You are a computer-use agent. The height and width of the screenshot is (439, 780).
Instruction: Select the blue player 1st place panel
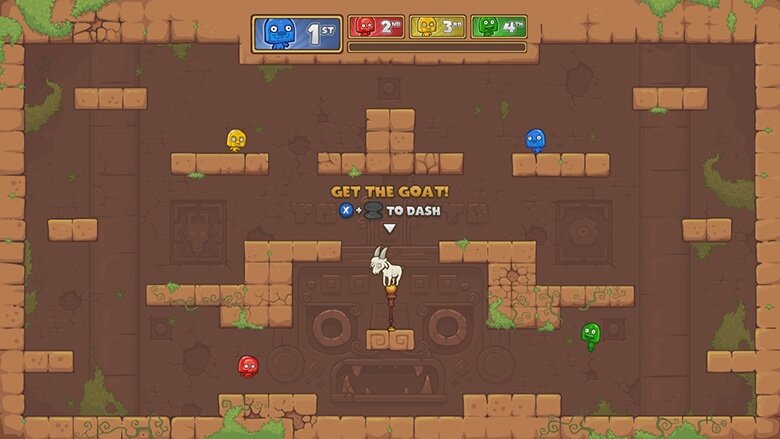pos(296,33)
